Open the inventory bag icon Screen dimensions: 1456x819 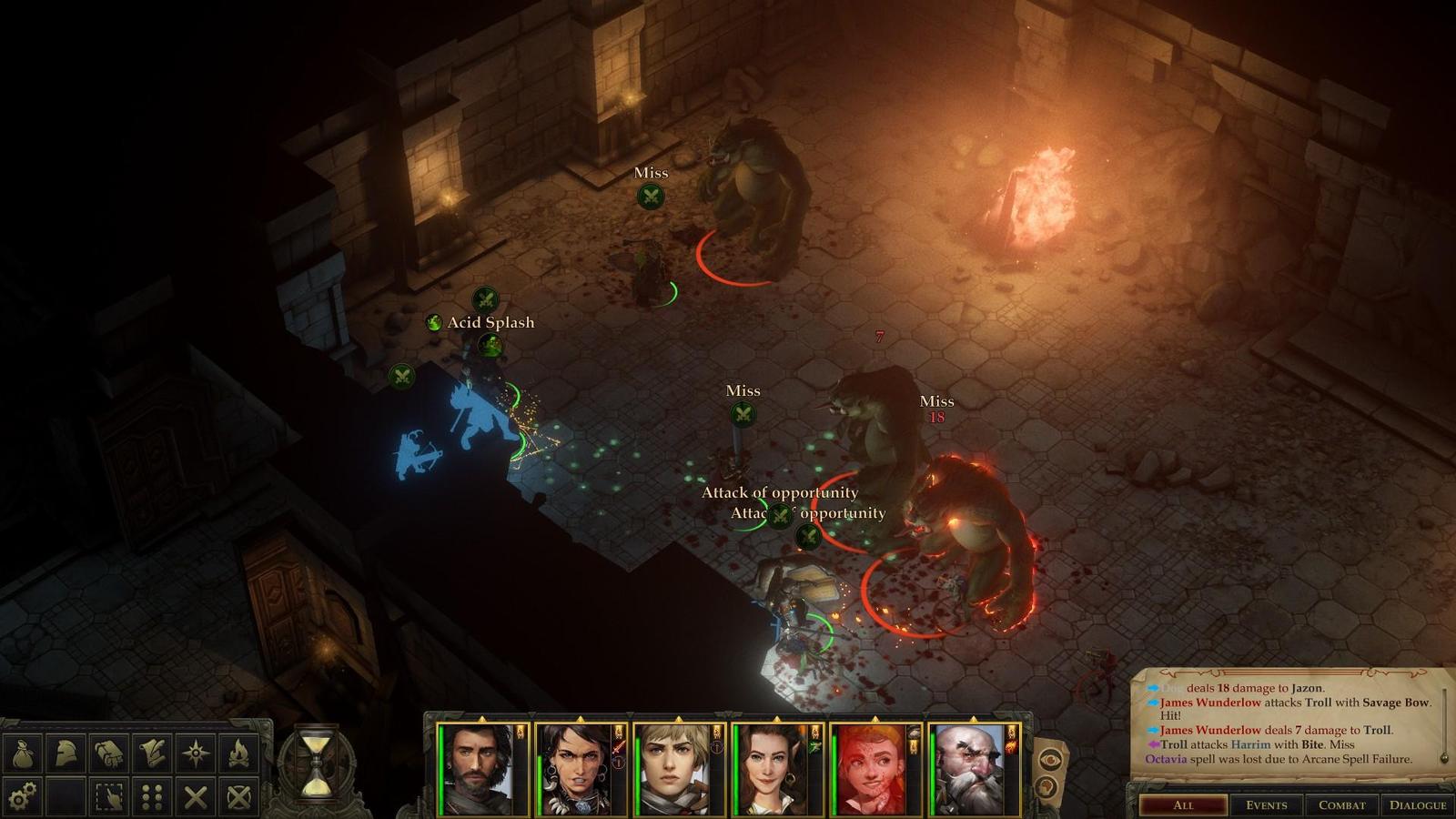(x=22, y=753)
